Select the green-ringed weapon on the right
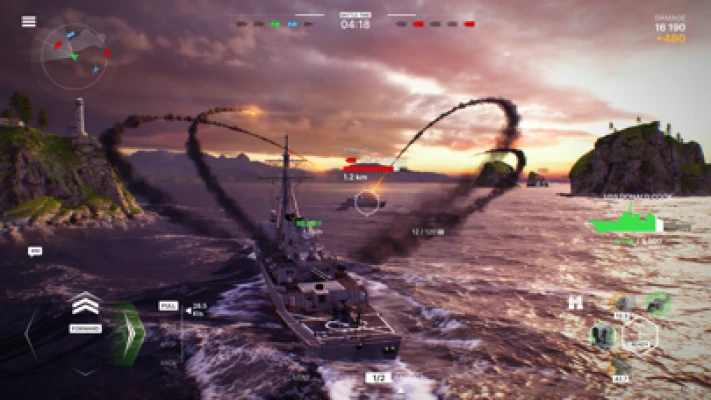Image resolution: width=711 pixels, height=400 pixels. point(656,301)
